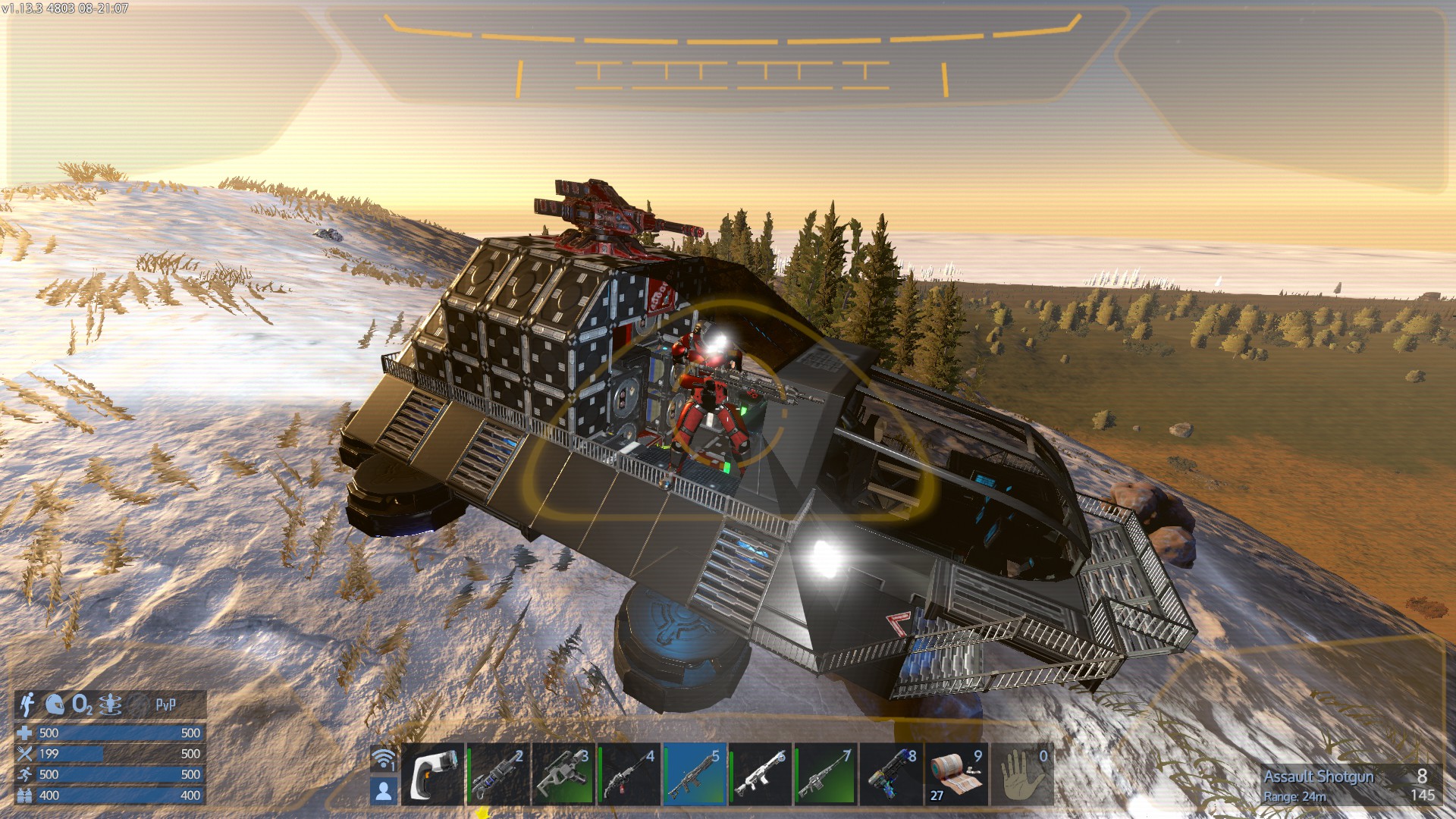Select the white handheld tool in slot 1
This screenshot has width=1456, height=819.
(432, 774)
